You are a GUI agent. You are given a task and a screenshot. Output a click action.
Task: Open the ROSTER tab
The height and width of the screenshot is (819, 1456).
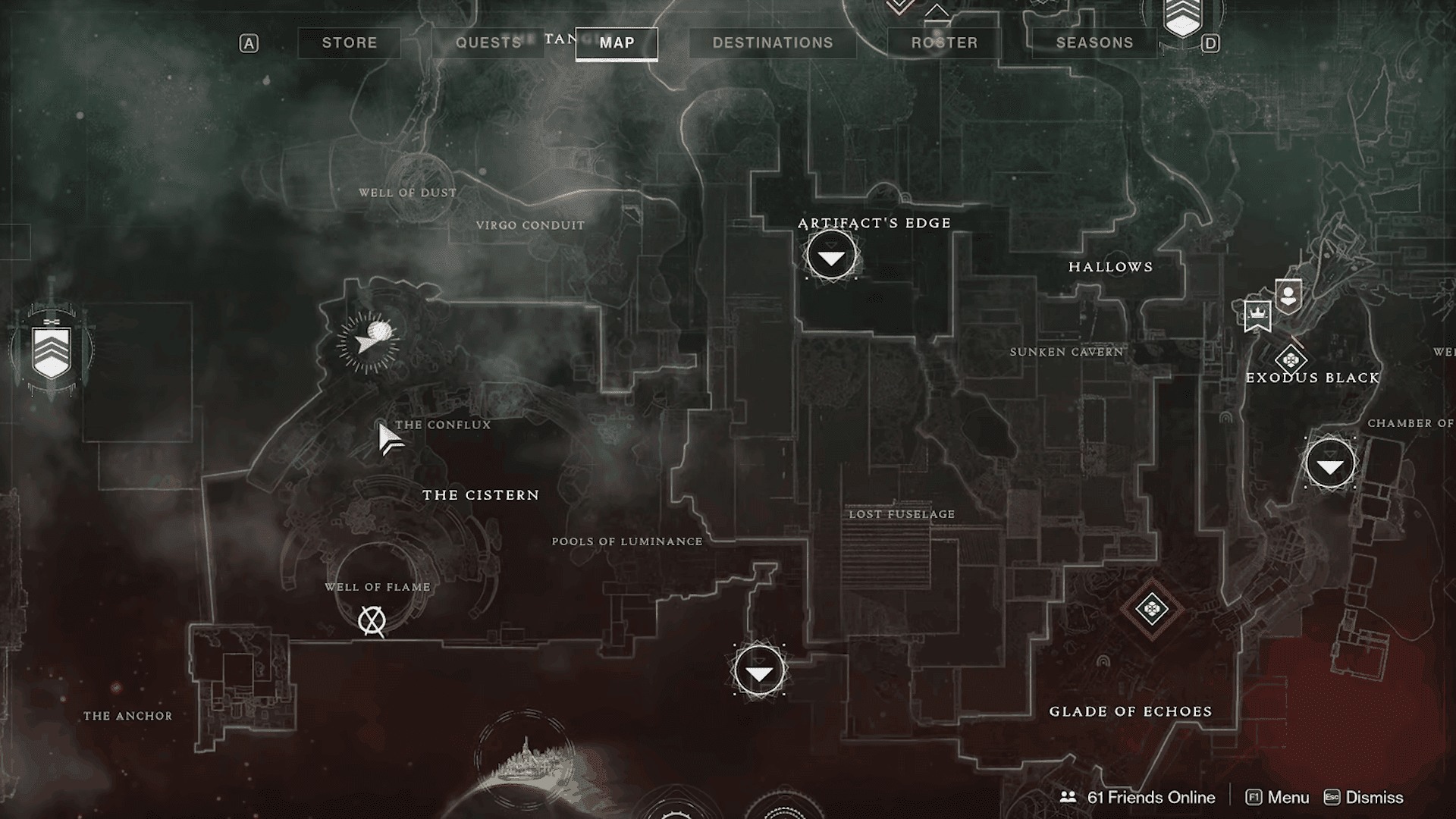[944, 43]
